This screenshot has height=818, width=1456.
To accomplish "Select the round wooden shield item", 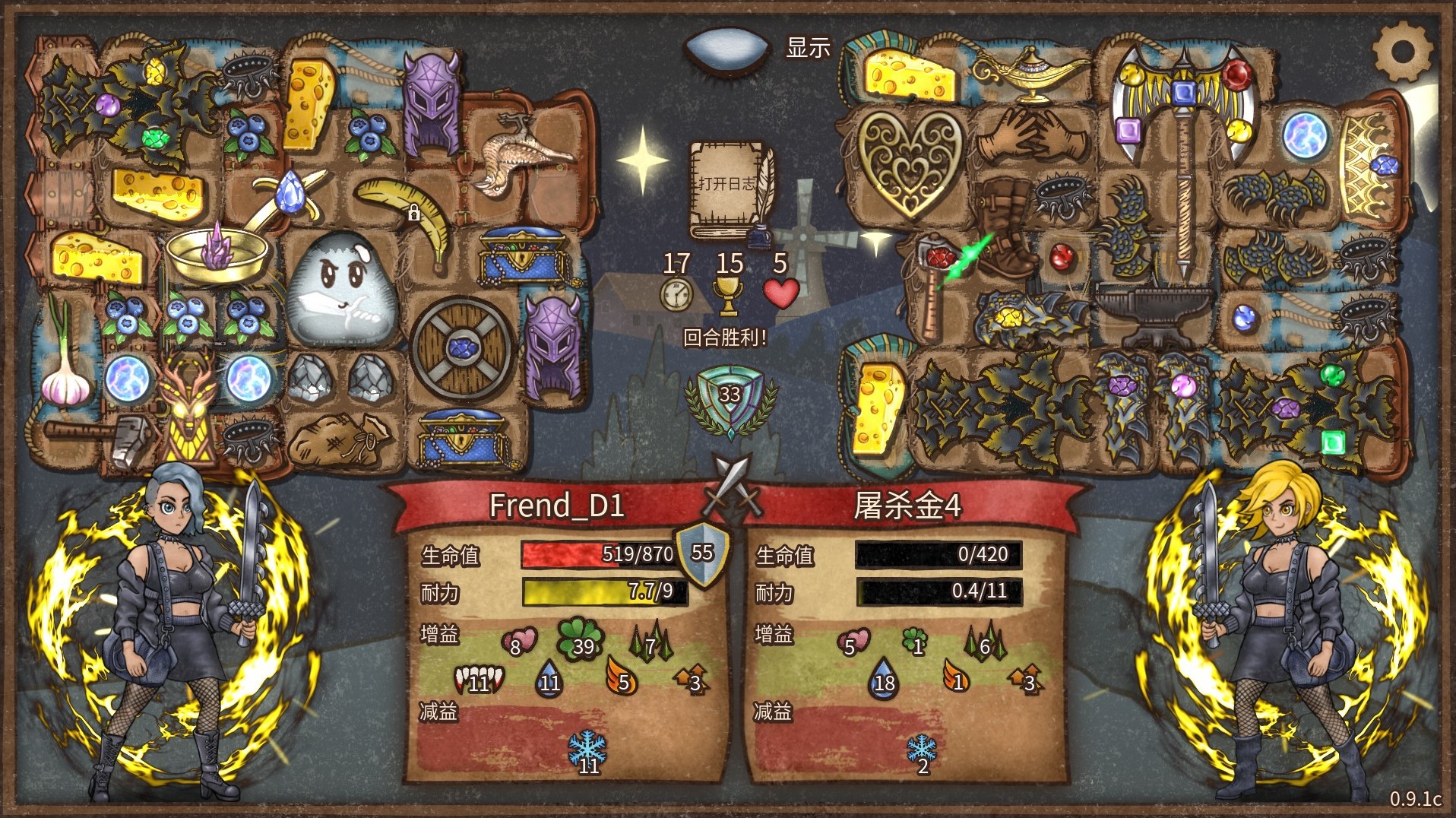I will click(x=461, y=348).
